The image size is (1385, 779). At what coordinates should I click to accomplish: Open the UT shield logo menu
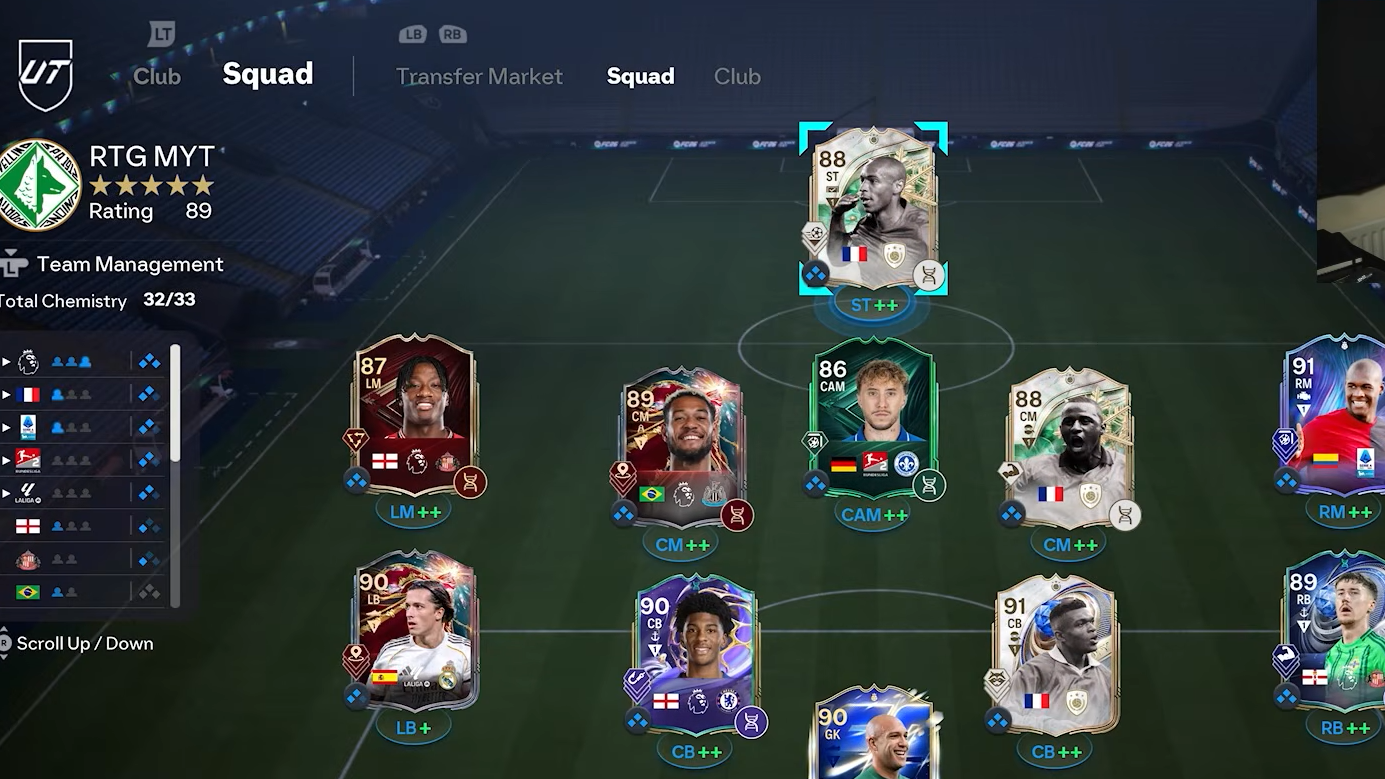pyautogui.click(x=46, y=75)
